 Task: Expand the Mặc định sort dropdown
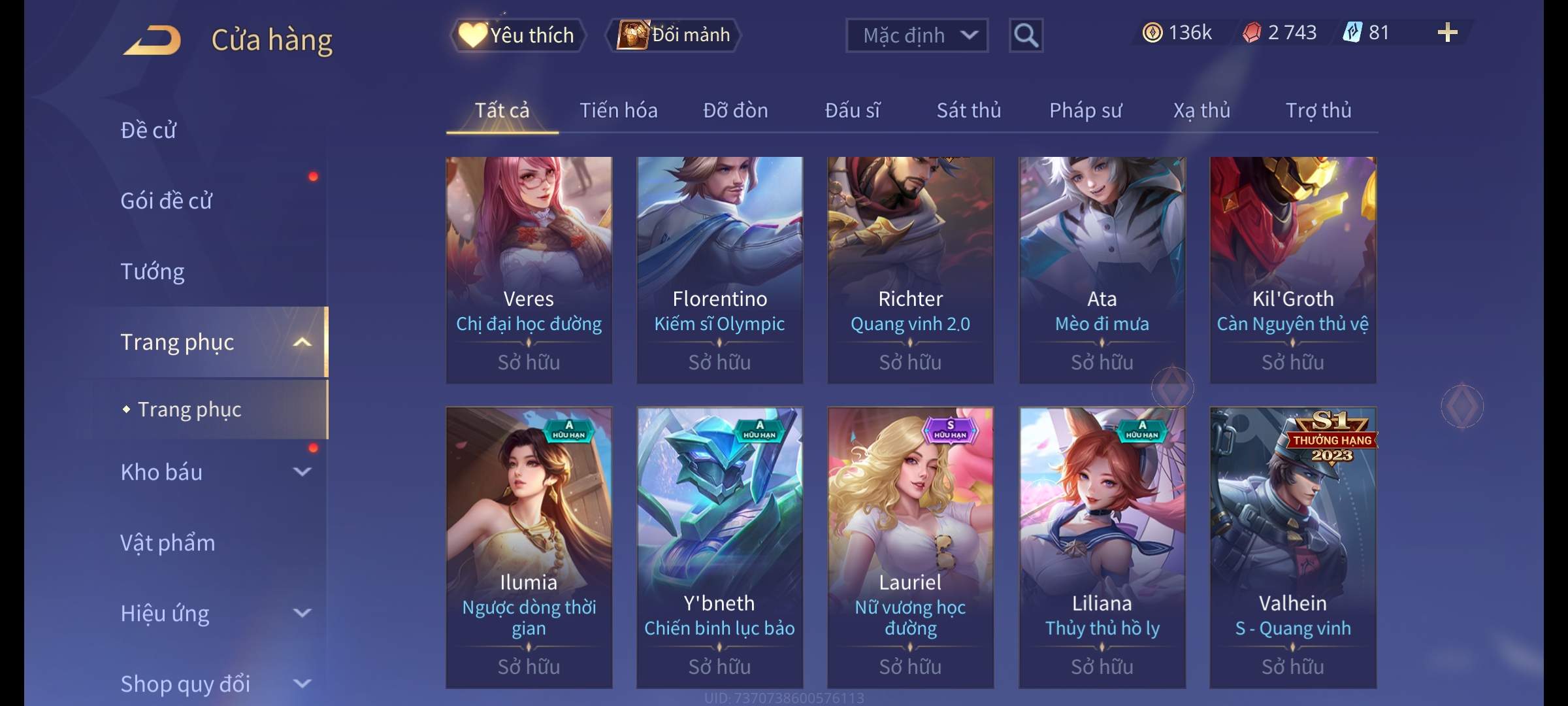click(x=916, y=35)
